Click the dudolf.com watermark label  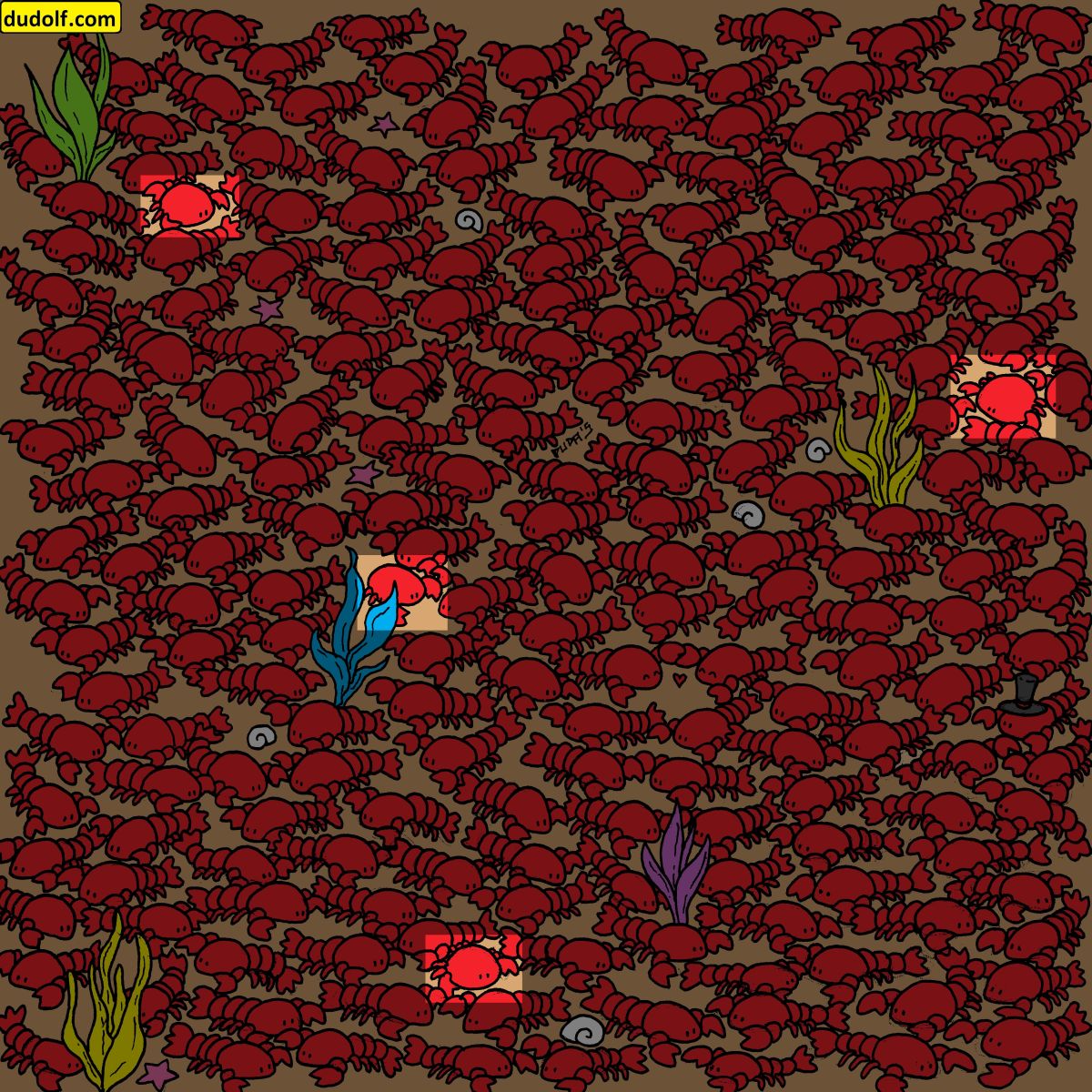click(x=60, y=16)
